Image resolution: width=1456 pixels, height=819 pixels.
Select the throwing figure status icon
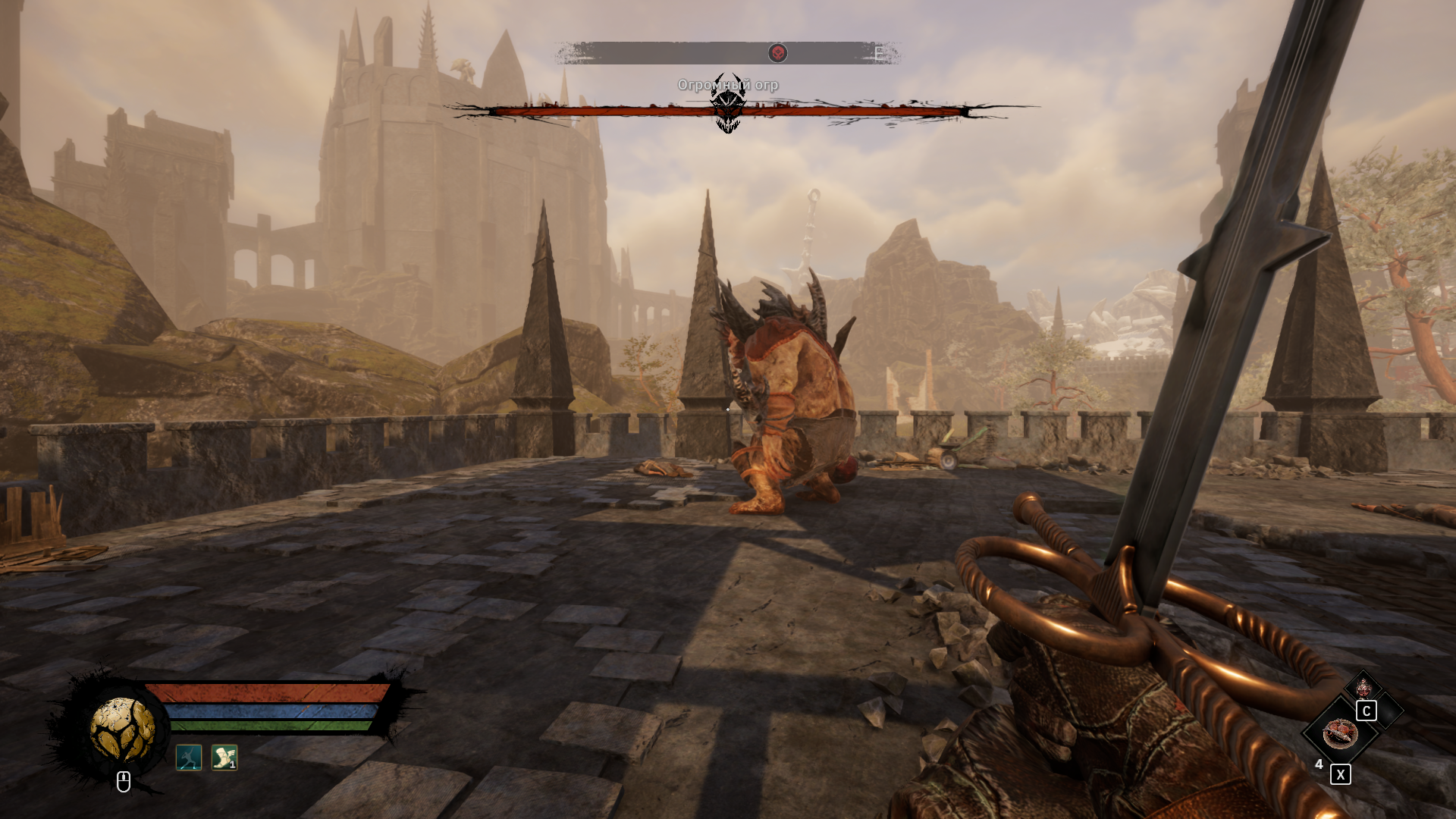coord(189,757)
